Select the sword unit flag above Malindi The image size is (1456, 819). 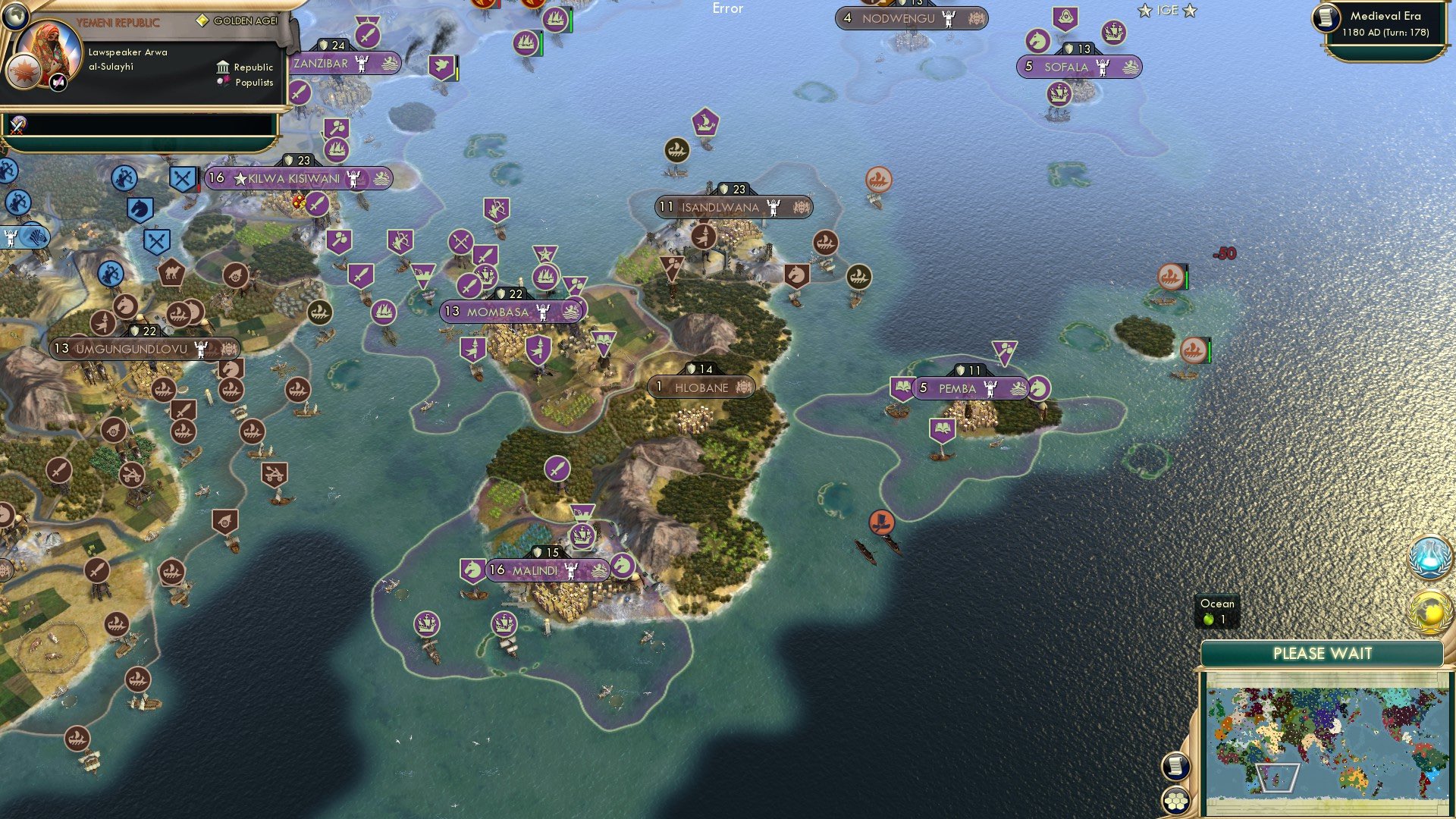coord(558,468)
